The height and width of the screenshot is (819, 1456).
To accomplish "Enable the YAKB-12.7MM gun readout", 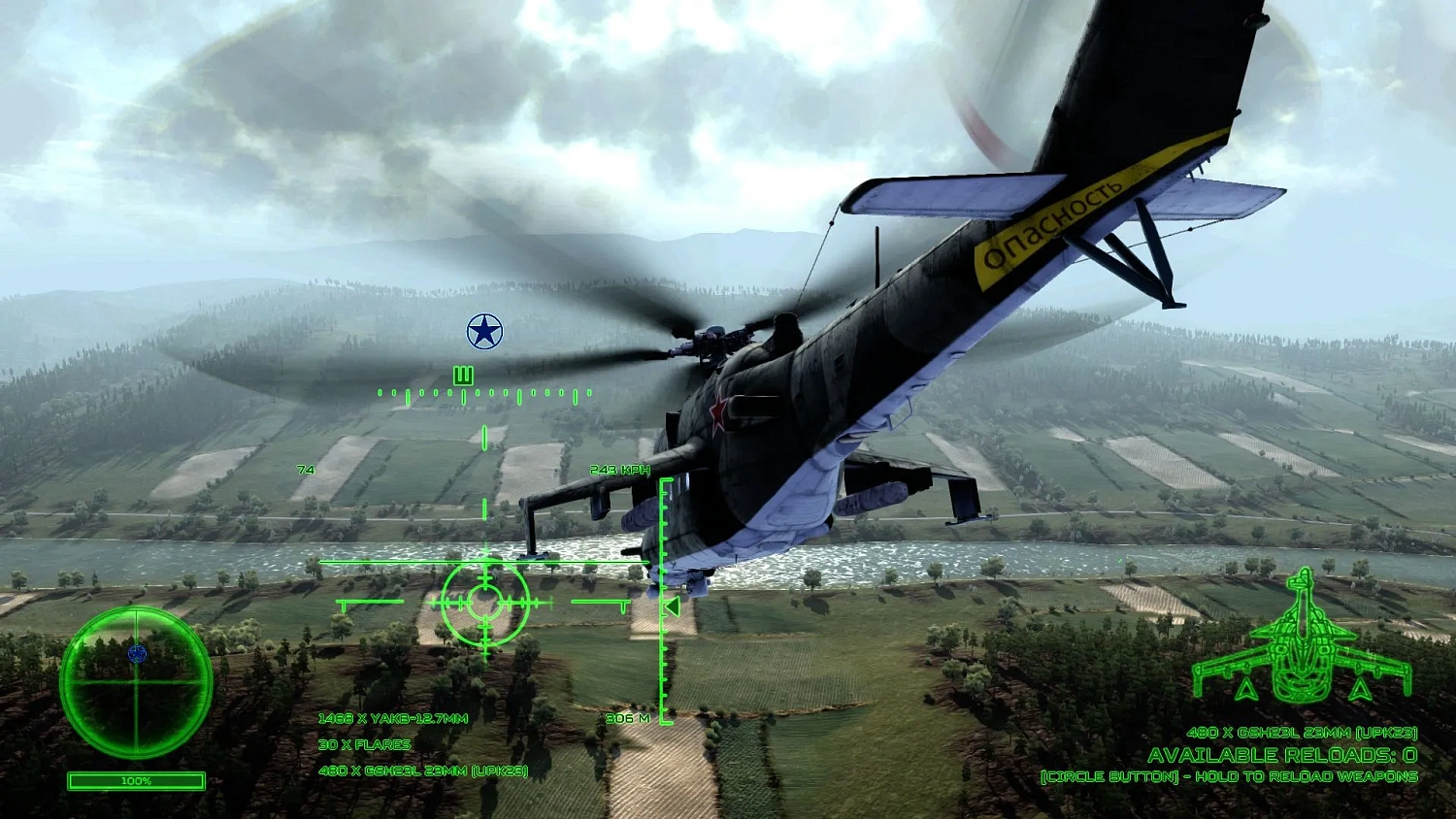I will [x=394, y=718].
